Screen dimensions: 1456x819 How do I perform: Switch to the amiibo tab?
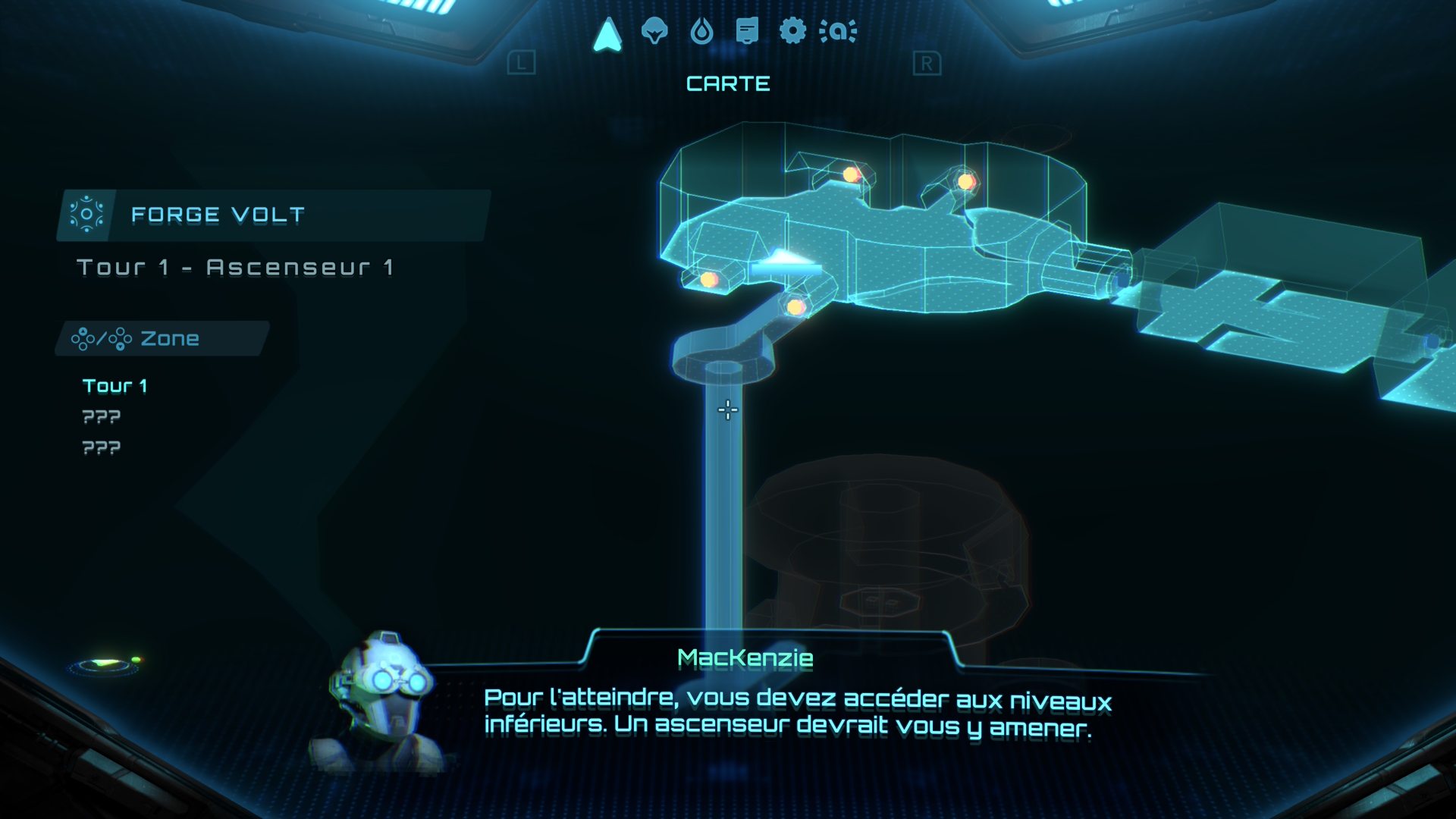(x=838, y=31)
